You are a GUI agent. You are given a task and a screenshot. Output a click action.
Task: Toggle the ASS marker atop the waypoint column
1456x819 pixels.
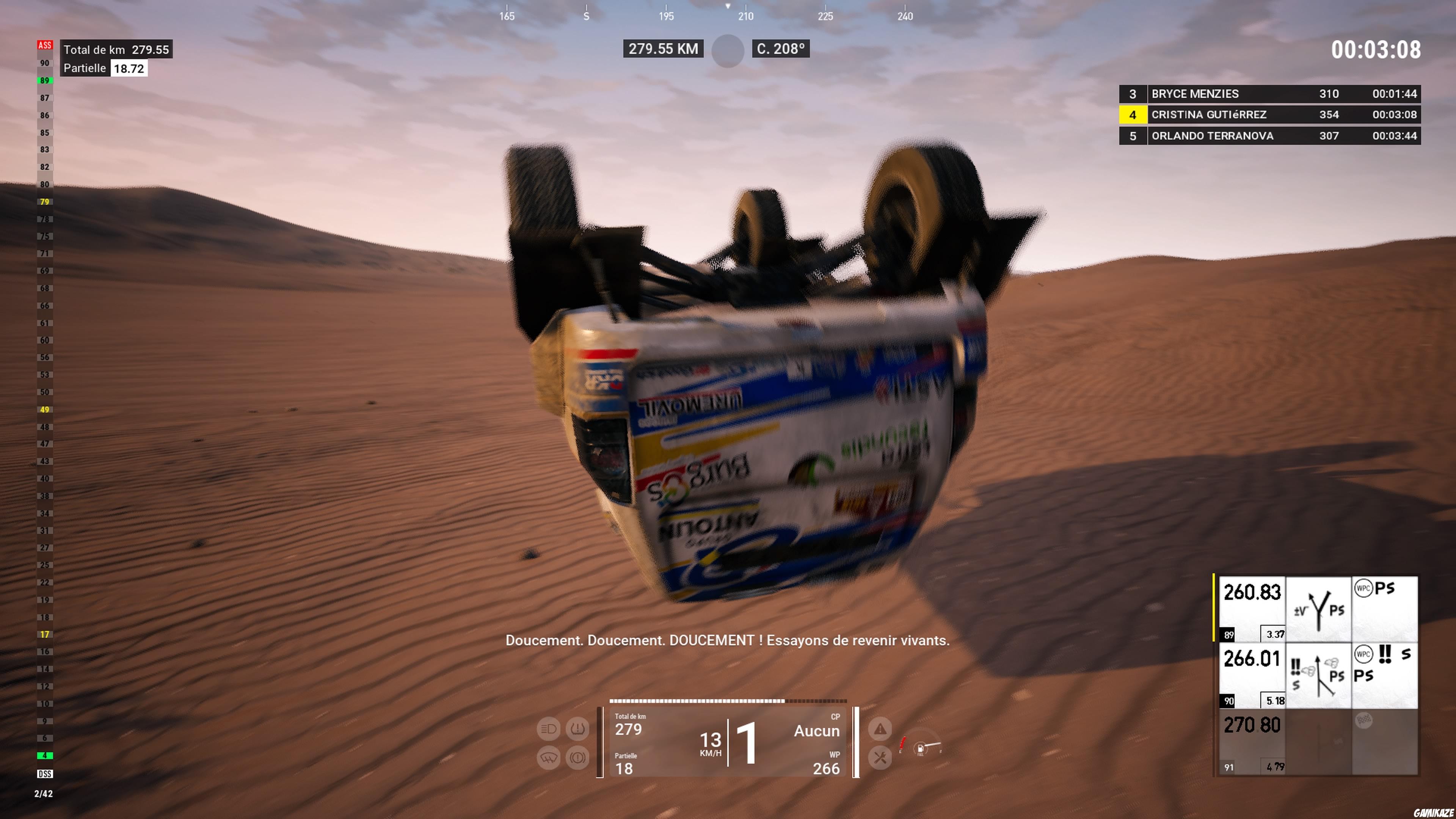click(x=45, y=45)
